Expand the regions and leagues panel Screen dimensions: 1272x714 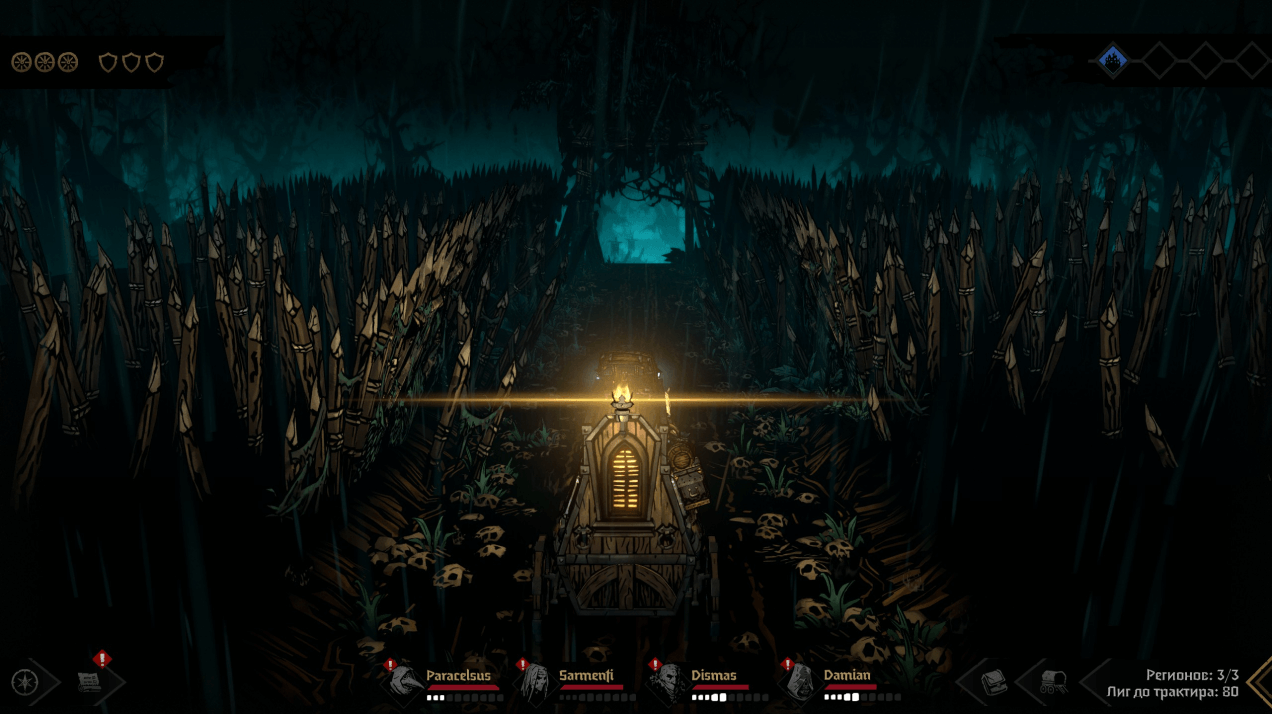(1258, 682)
